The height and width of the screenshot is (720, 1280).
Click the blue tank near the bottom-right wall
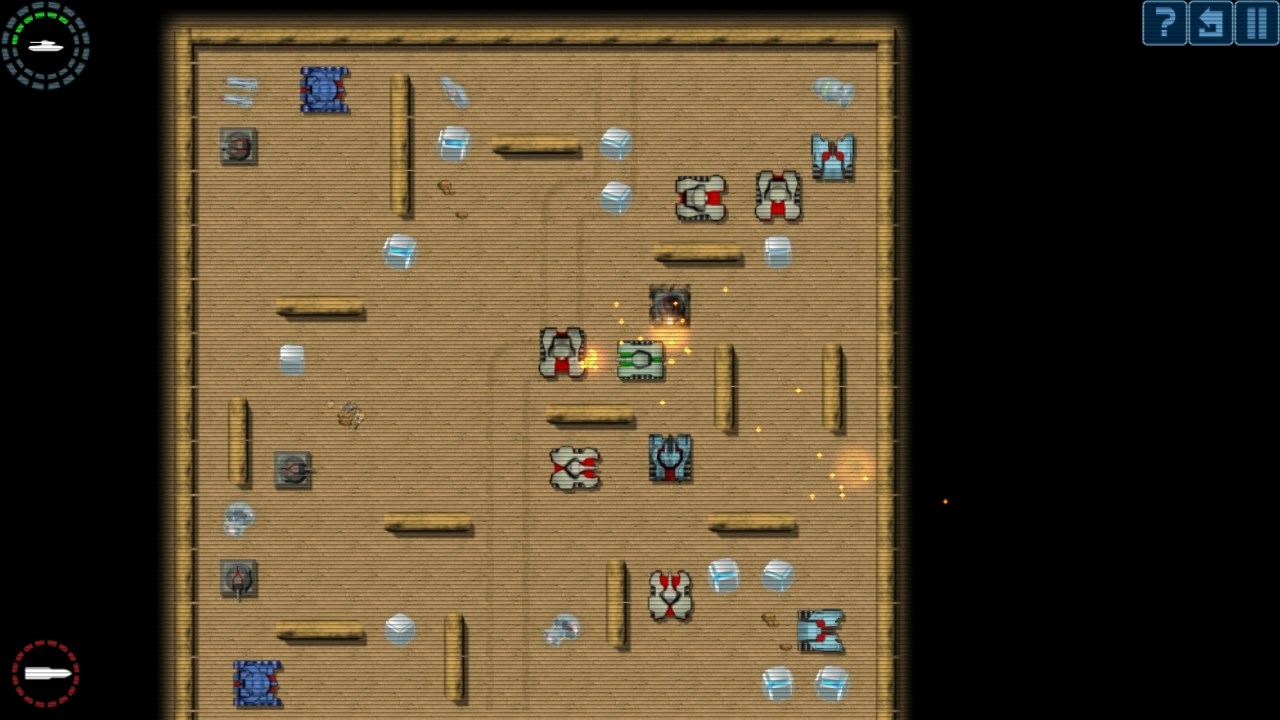pos(822,628)
